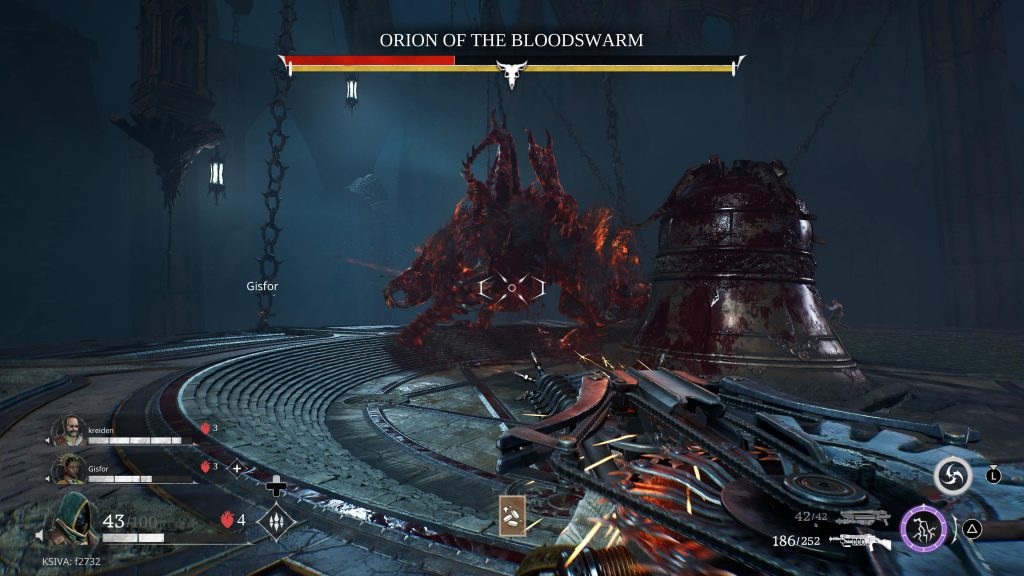Activate the purple lightning ability
Image resolution: width=1024 pixels, height=576 pixels.
coord(923,528)
